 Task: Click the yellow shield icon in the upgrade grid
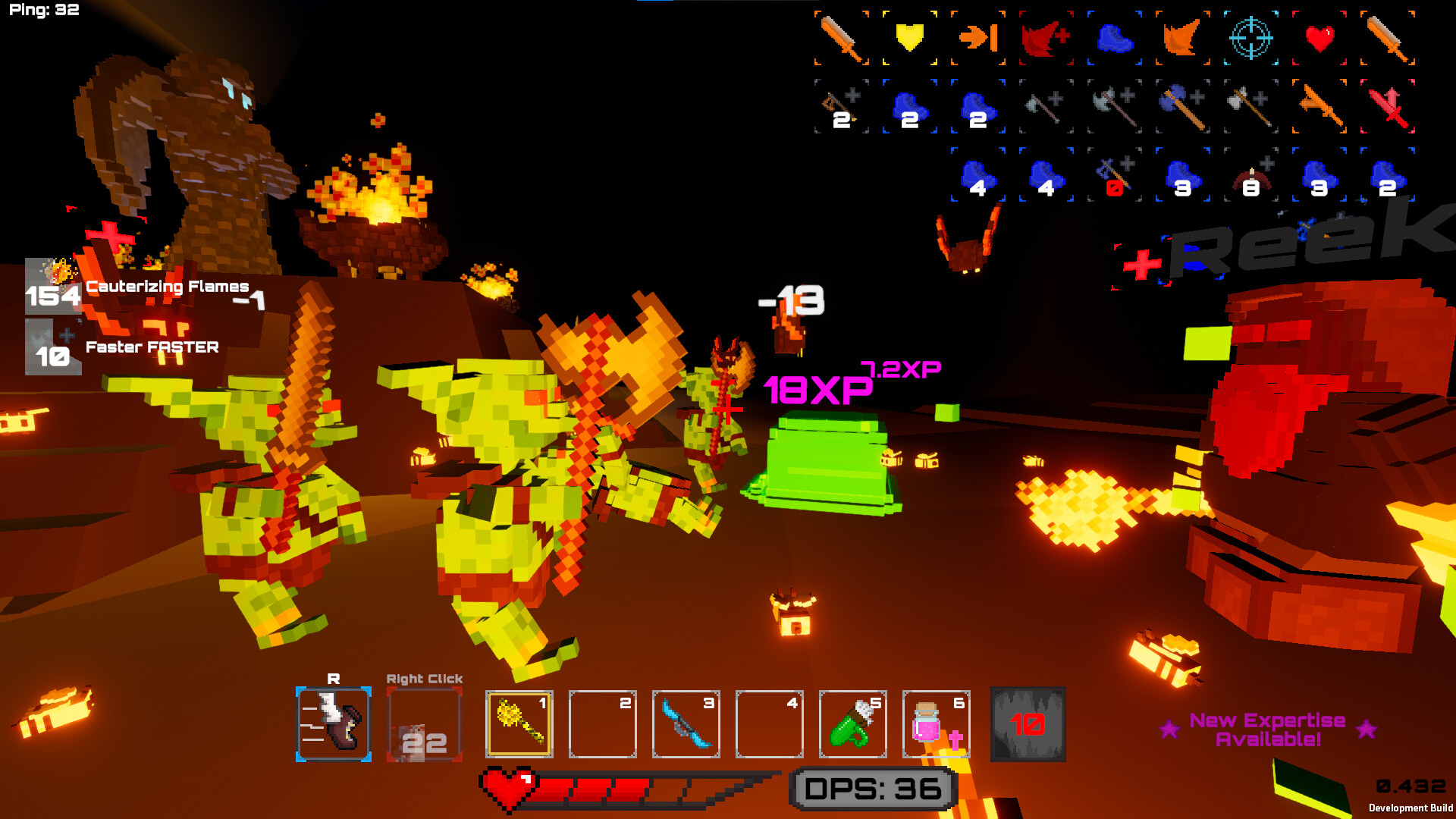908,38
